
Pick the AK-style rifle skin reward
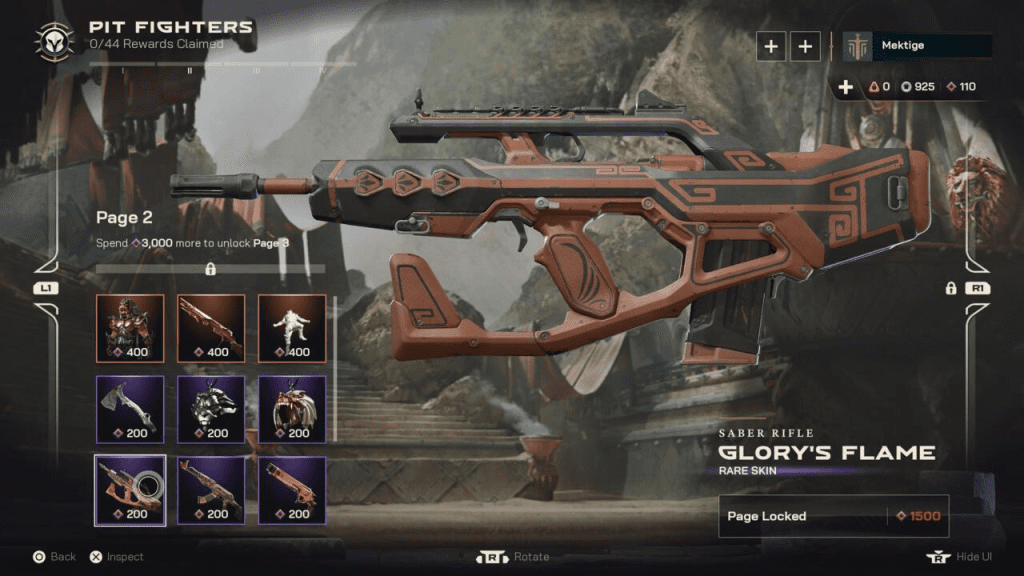click(x=211, y=490)
